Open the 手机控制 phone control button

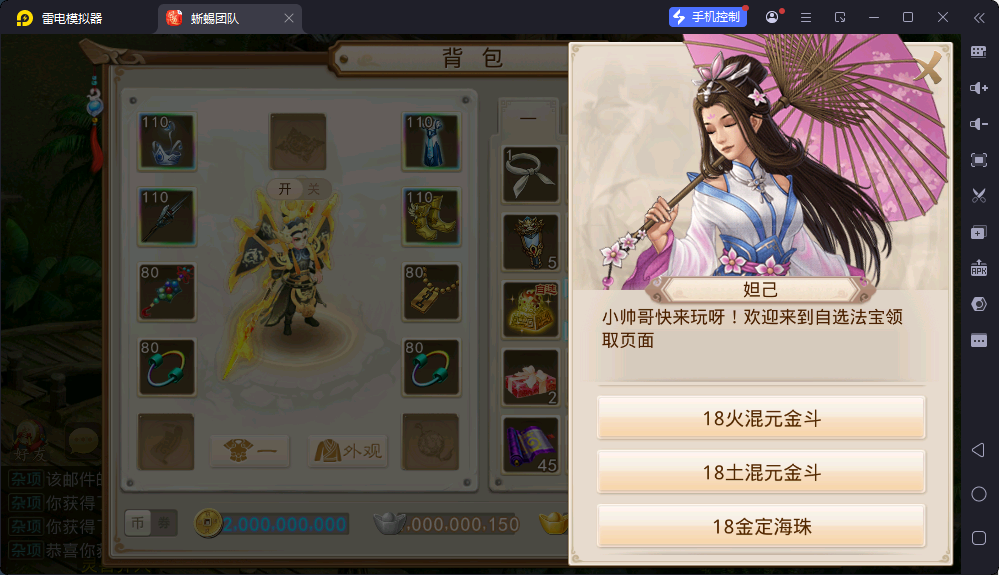pyautogui.click(x=708, y=17)
